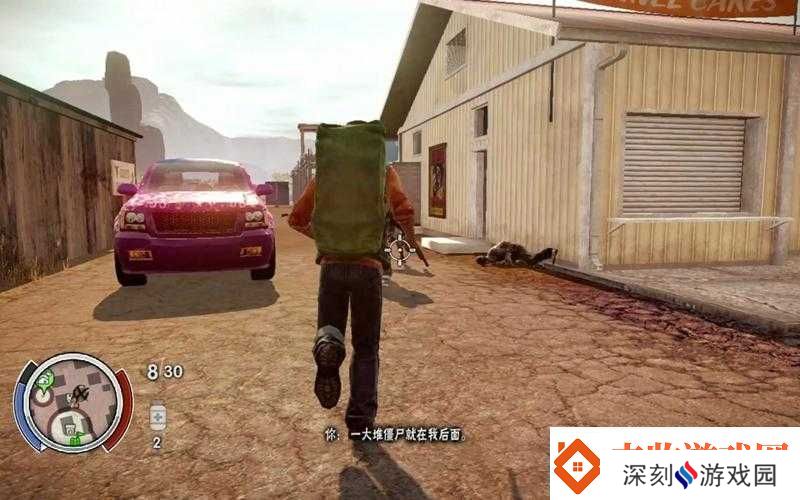800x500 pixels.
Task: Open the circular minimap
Action: (x=72, y=404)
